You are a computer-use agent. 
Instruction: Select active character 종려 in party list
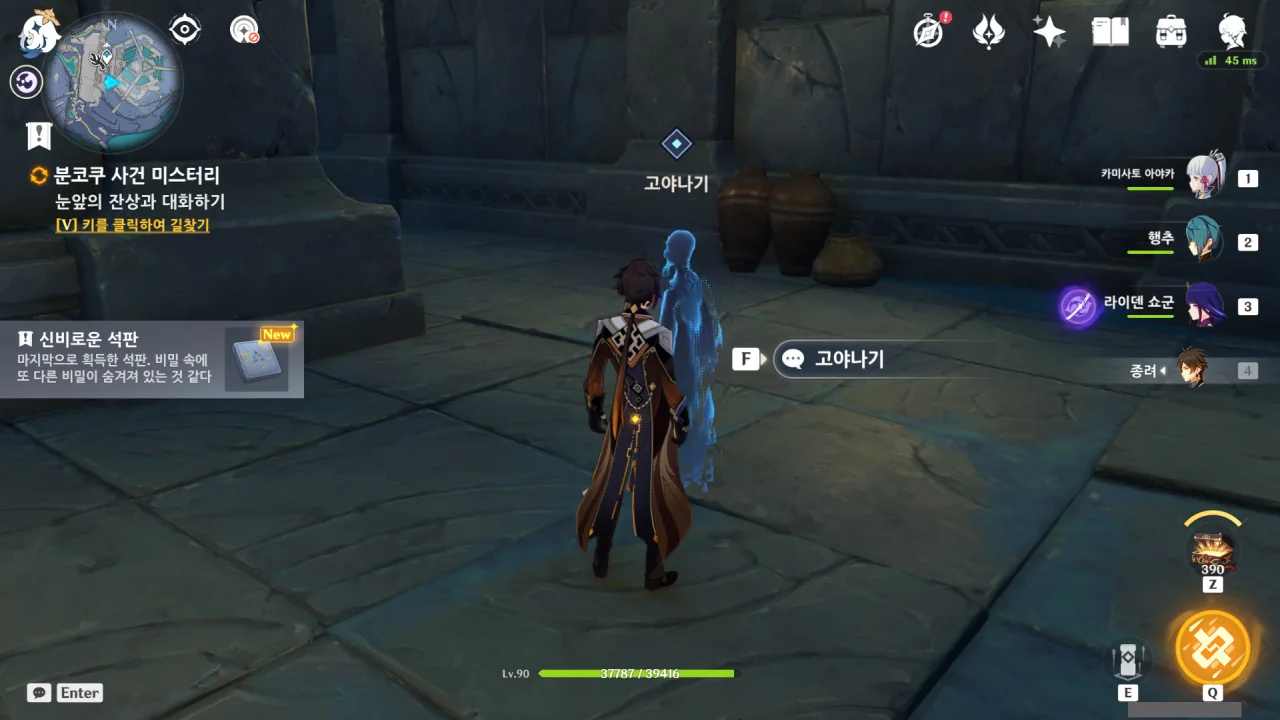click(1192, 370)
